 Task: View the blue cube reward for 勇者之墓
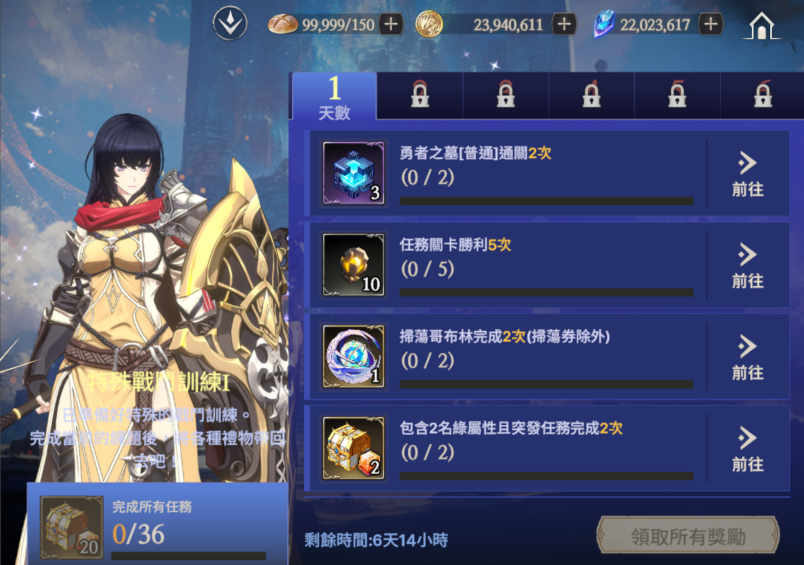(x=354, y=174)
